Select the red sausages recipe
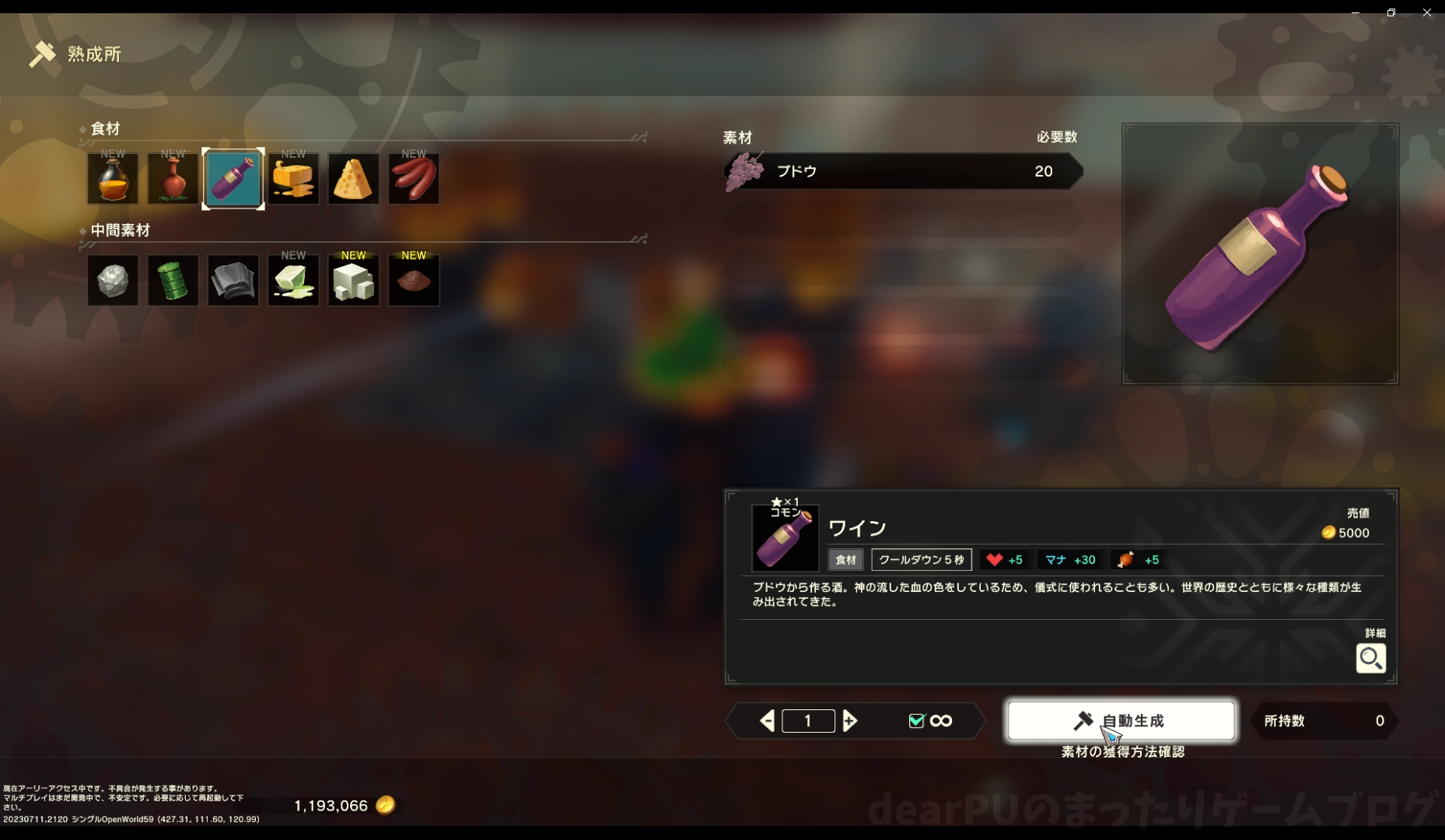1445x840 pixels. coord(414,179)
